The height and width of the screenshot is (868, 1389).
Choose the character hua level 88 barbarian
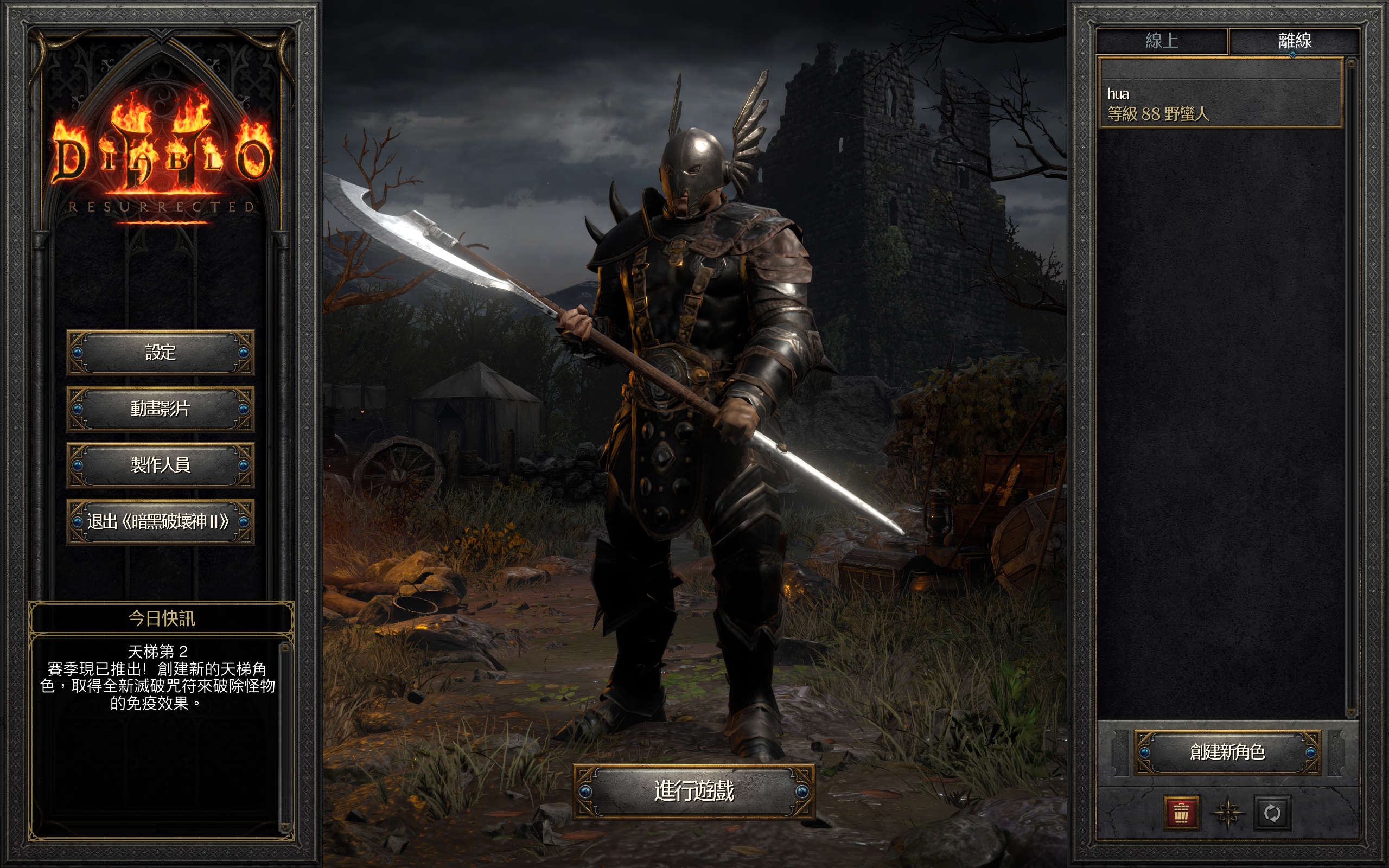click(x=1219, y=104)
